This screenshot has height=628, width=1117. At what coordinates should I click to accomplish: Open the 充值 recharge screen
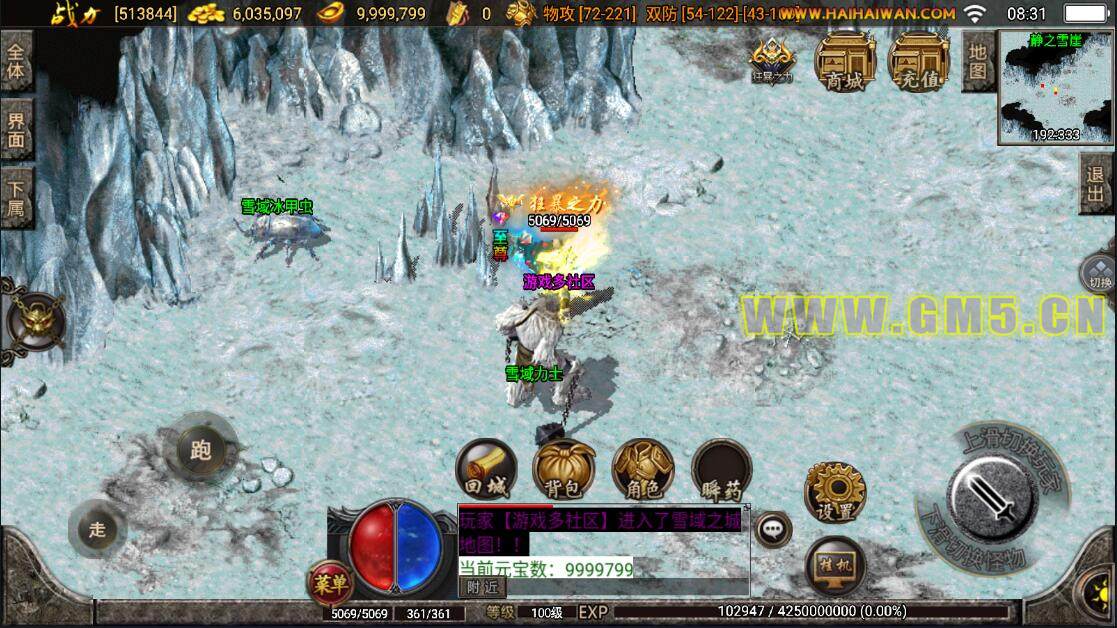pyautogui.click(x=919, y=60)
